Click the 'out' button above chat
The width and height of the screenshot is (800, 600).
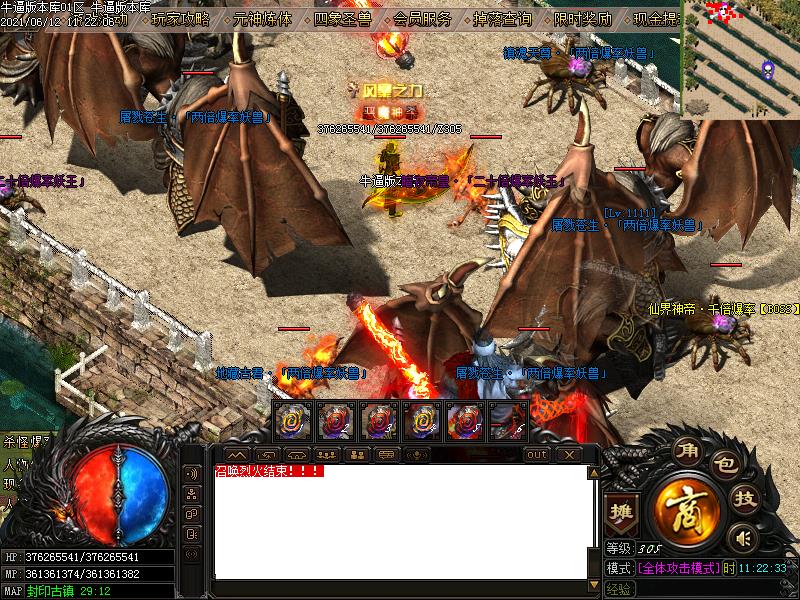(537, 455)
